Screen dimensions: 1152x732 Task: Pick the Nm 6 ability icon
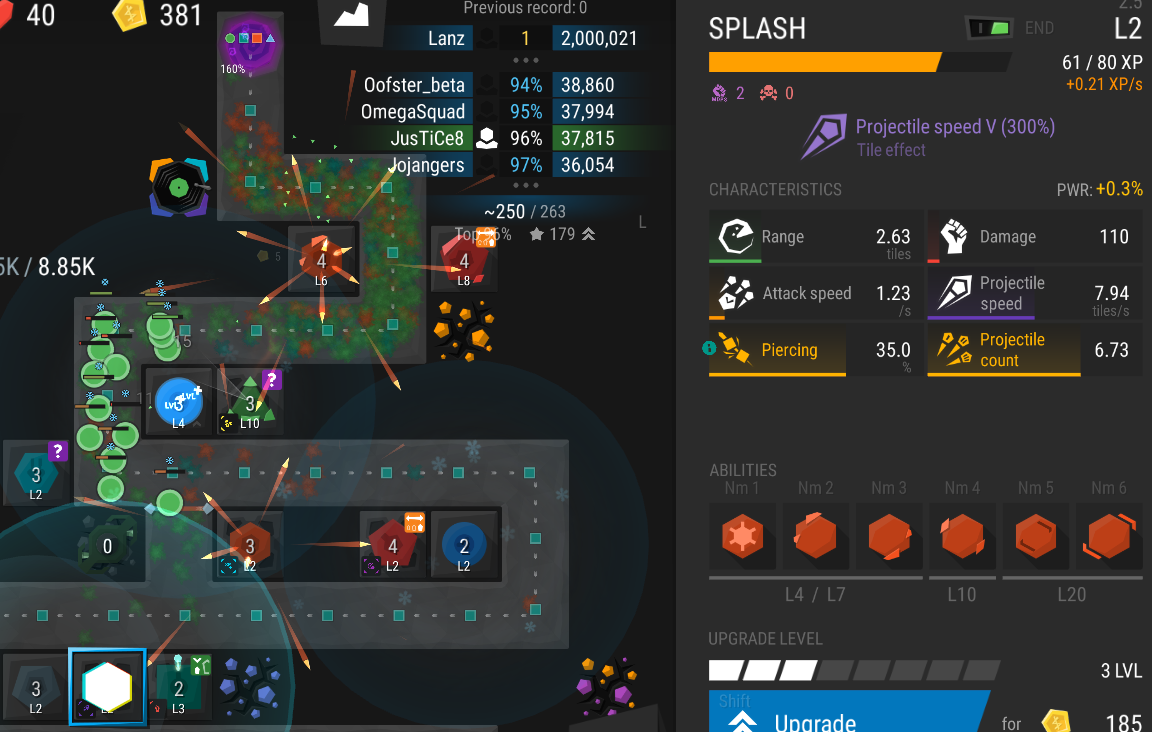click(1109, 537)
